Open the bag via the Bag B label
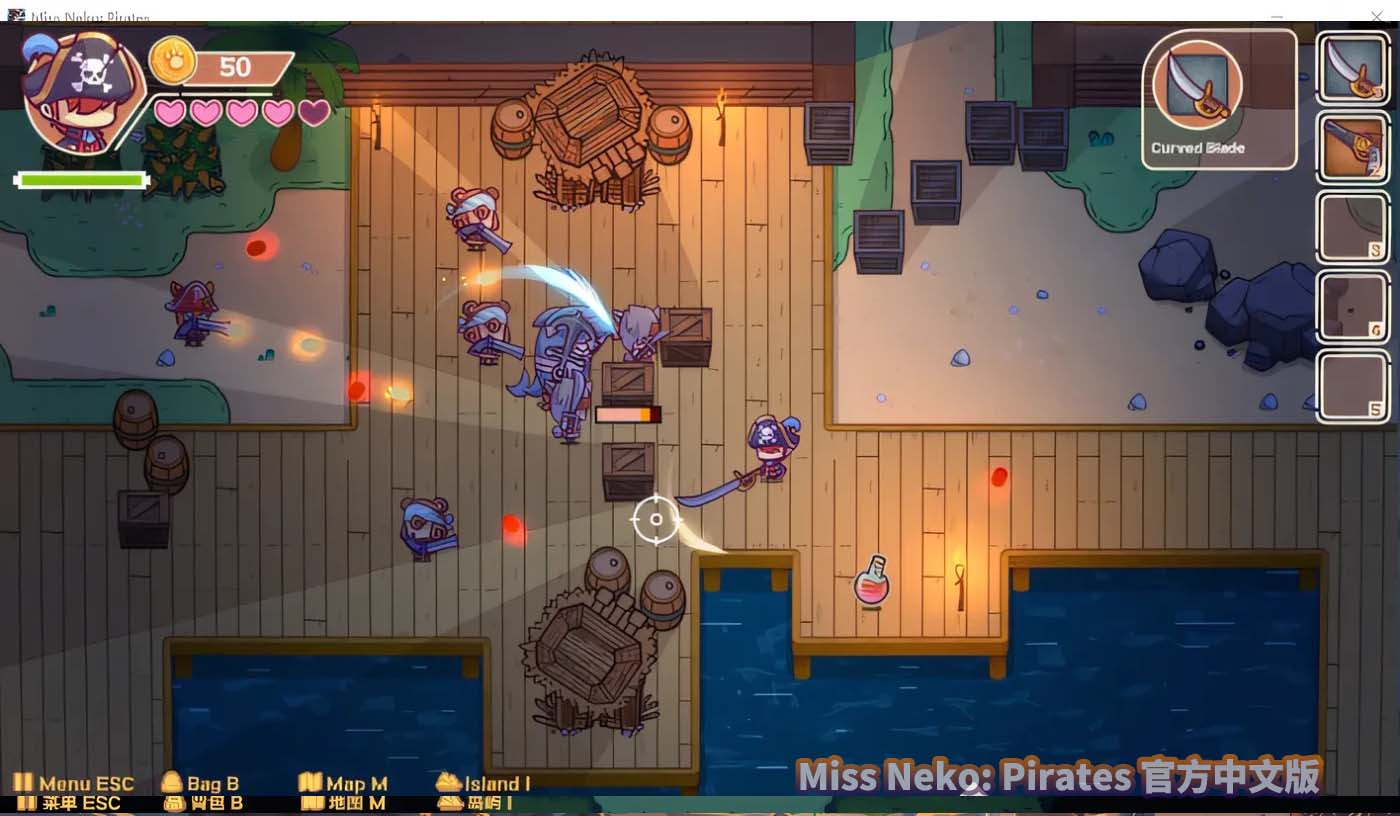Viewport: 1400px width, 816px height. coord(212,784)
